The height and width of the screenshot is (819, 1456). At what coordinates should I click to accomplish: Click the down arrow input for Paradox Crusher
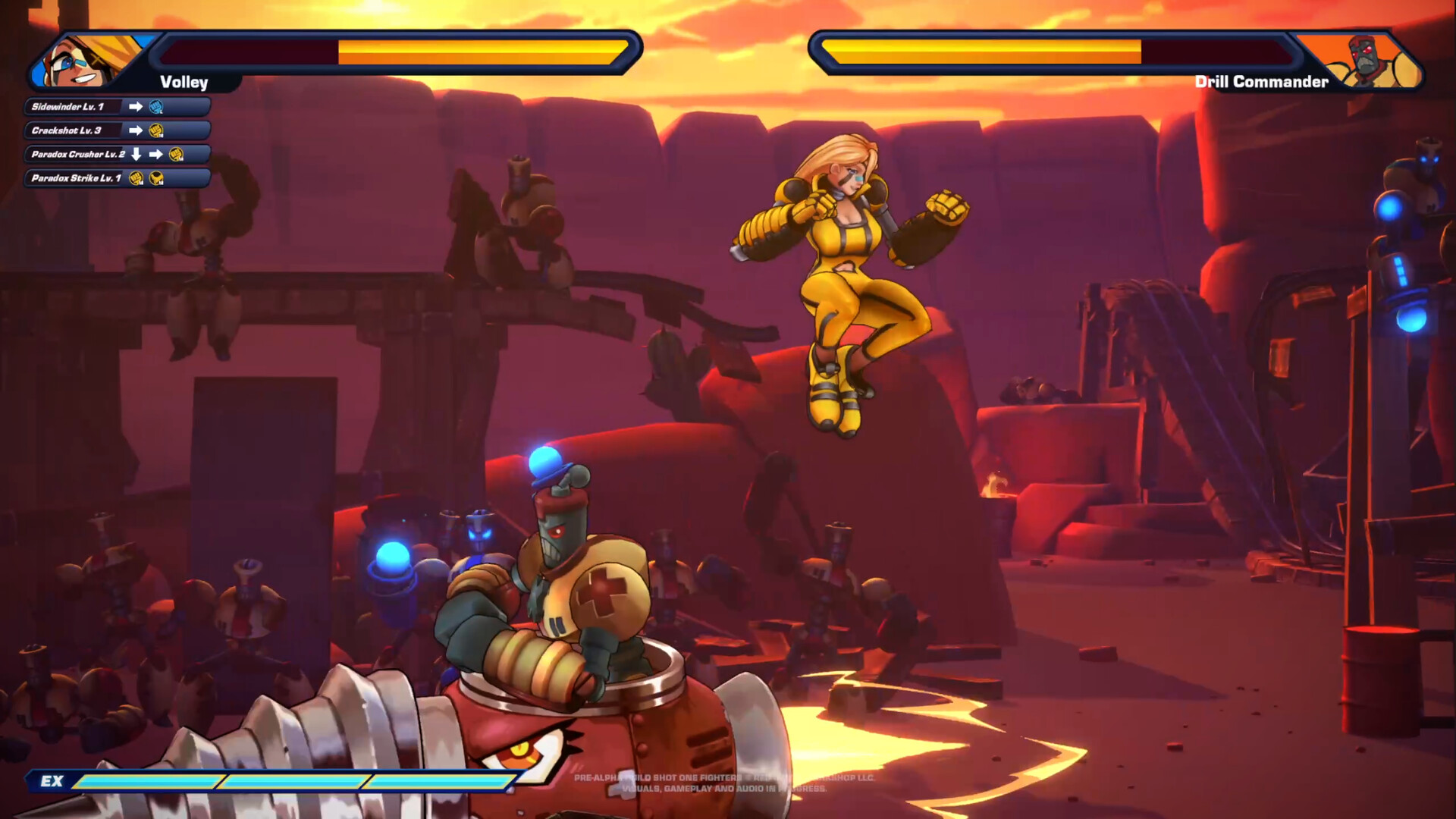pos(136,155)
